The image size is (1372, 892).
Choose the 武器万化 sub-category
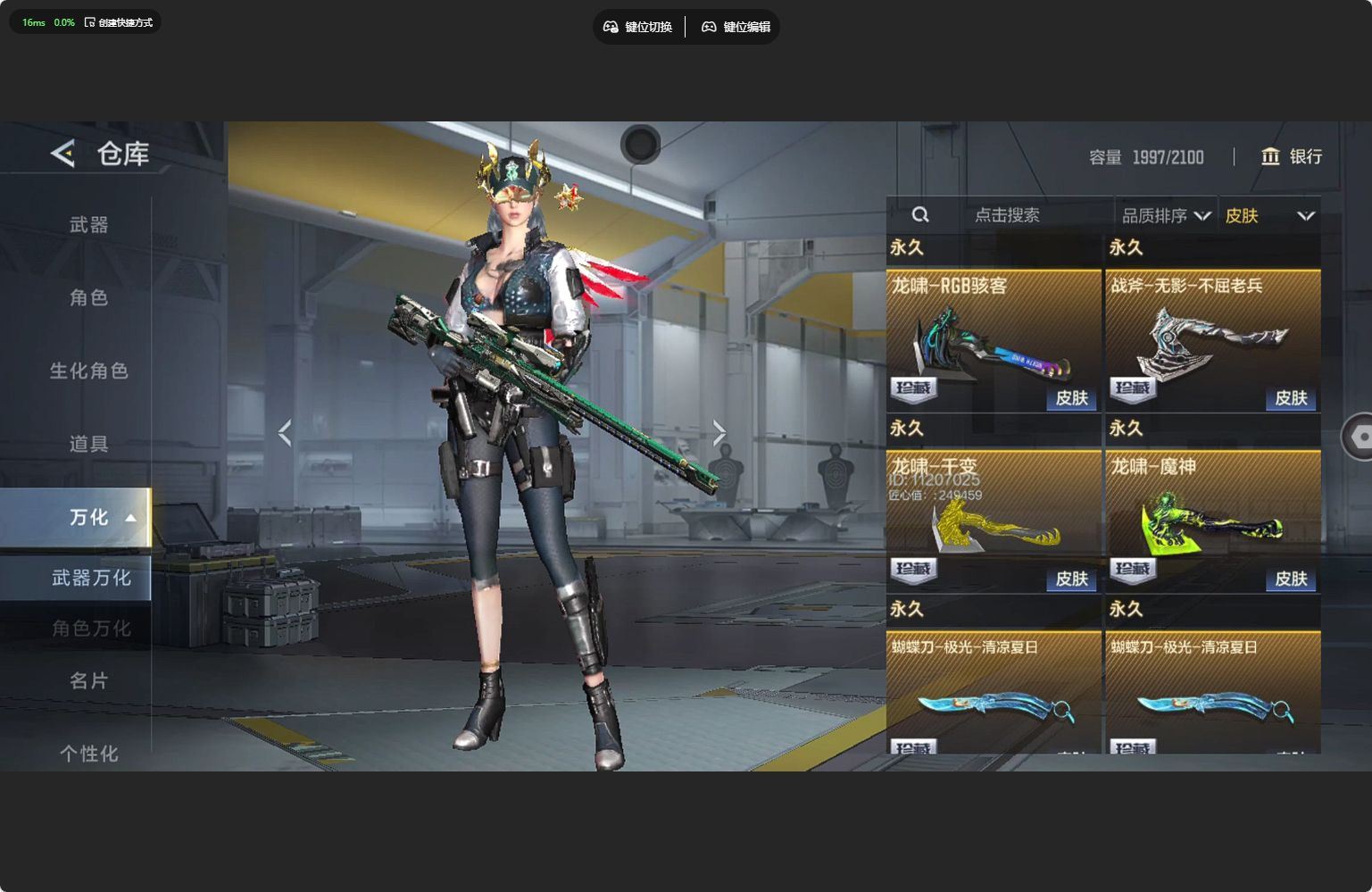[90, 578]
